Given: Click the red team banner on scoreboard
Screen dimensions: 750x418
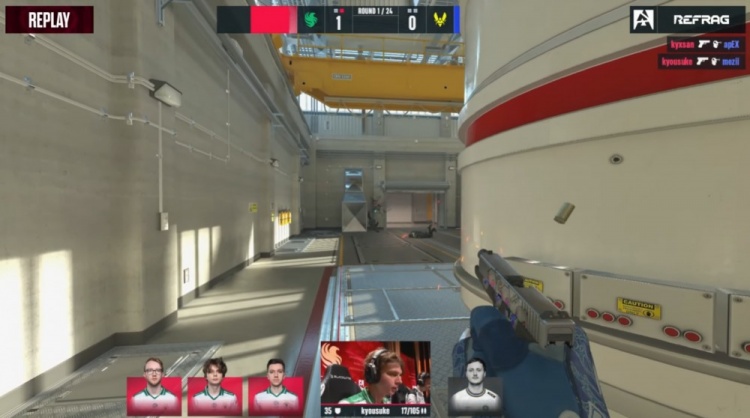Looking at the screenshot, I should [x=273, y=20].
